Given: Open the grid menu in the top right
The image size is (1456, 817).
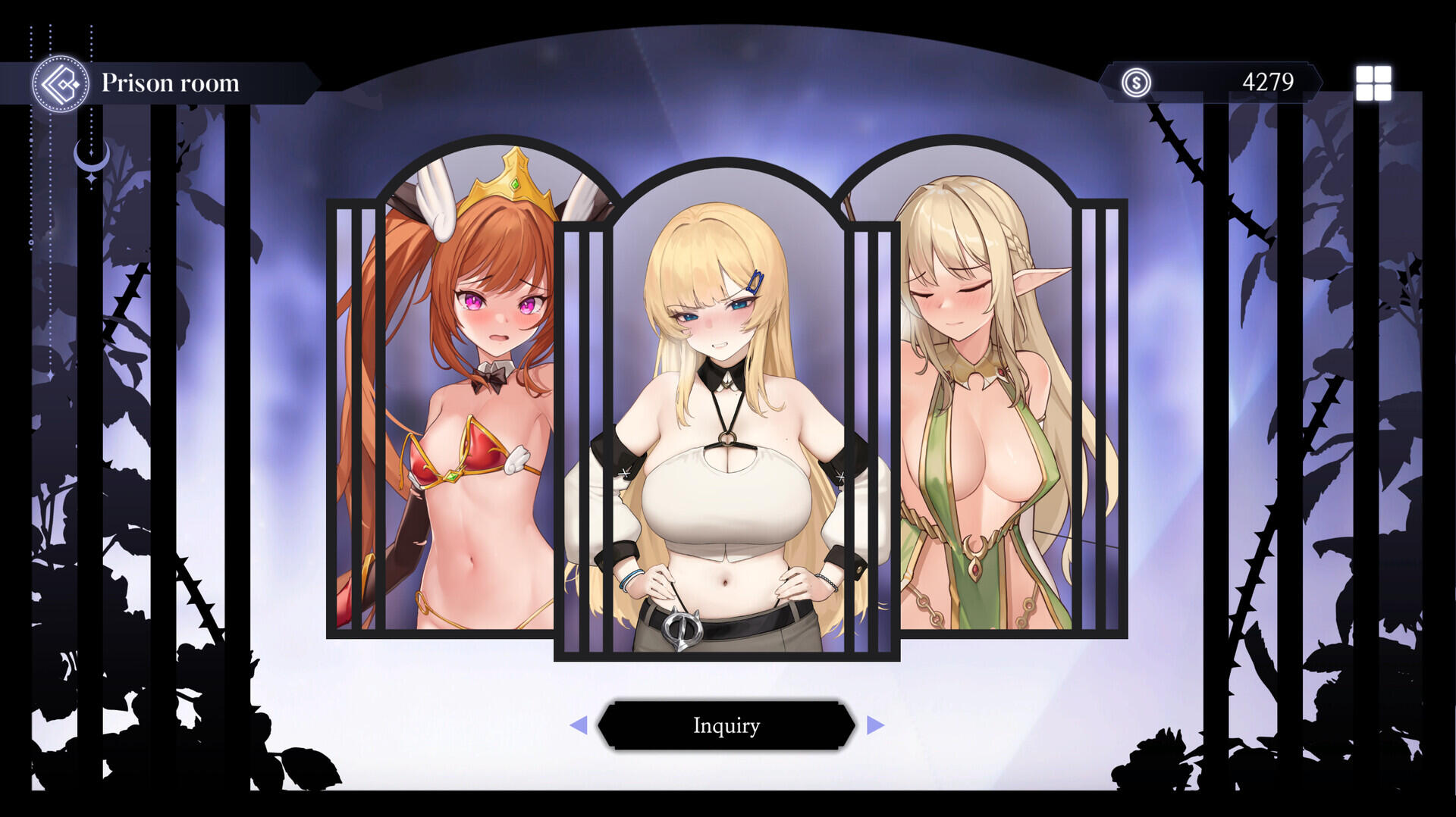Looking at the screenshot, I should (x=1373, y=84).
